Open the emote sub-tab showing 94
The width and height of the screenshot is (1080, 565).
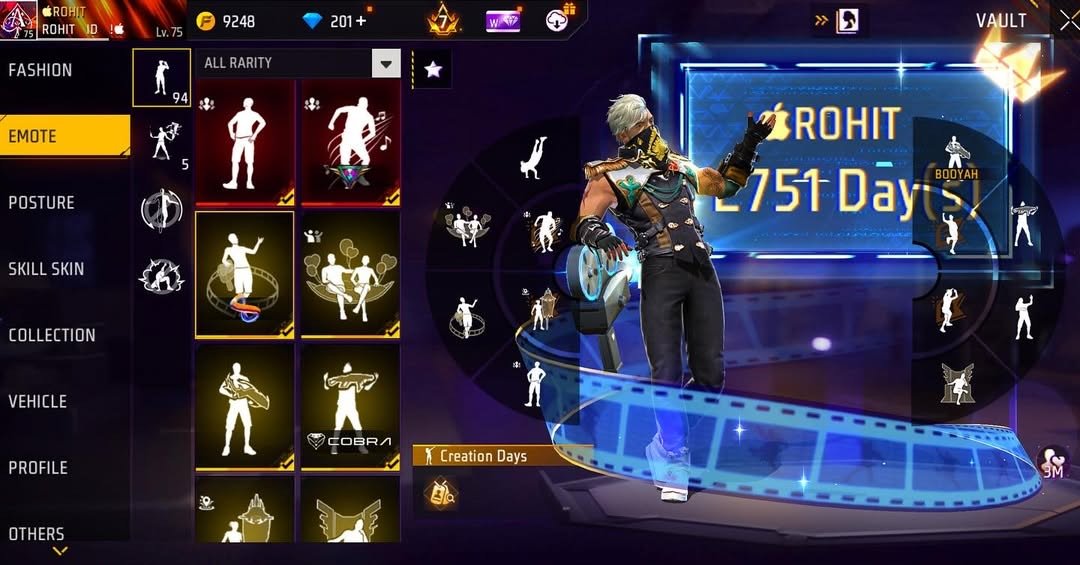pyautogui.click(x=161, y=77)
